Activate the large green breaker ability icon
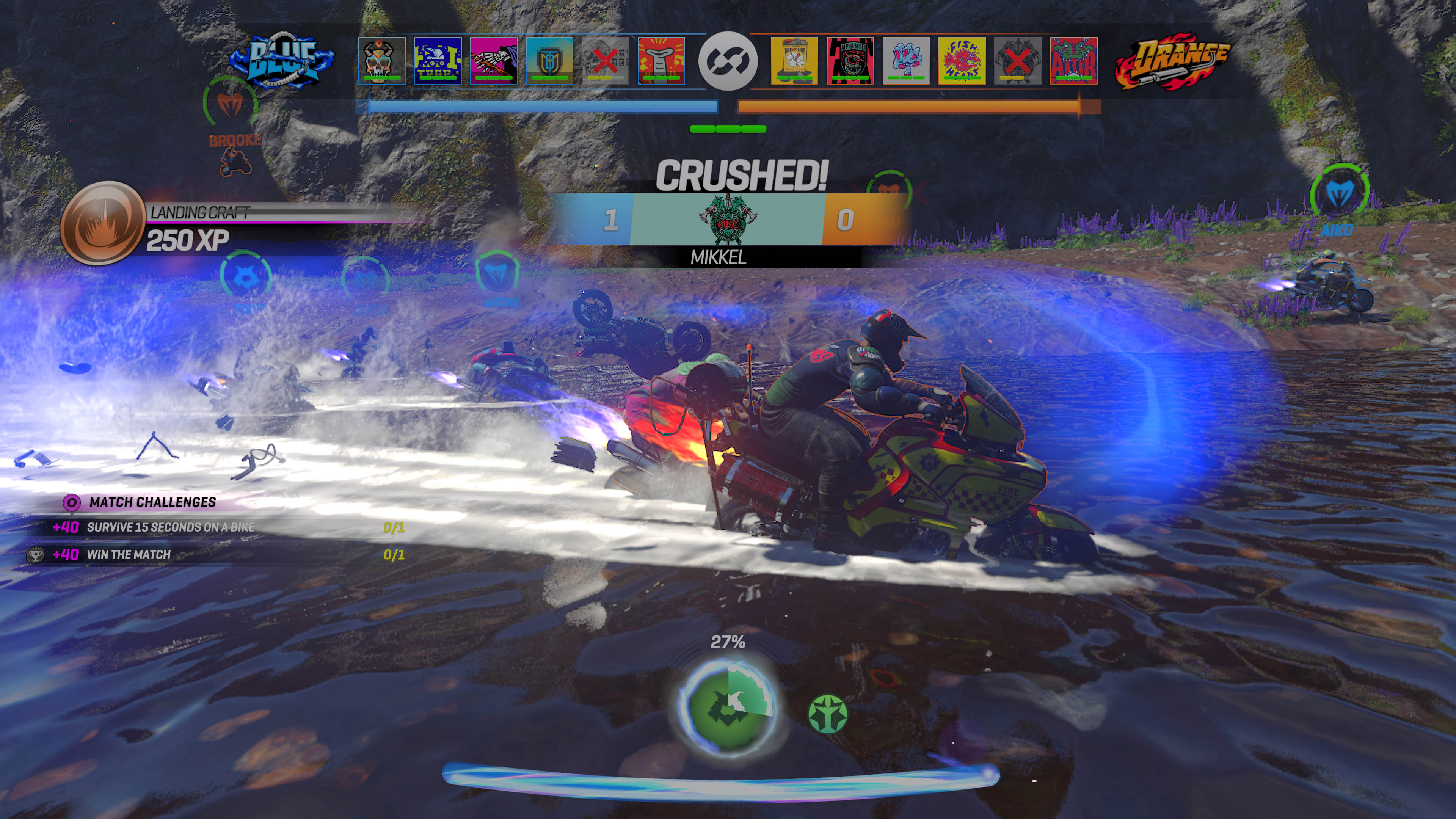 (x=728, y=707)
